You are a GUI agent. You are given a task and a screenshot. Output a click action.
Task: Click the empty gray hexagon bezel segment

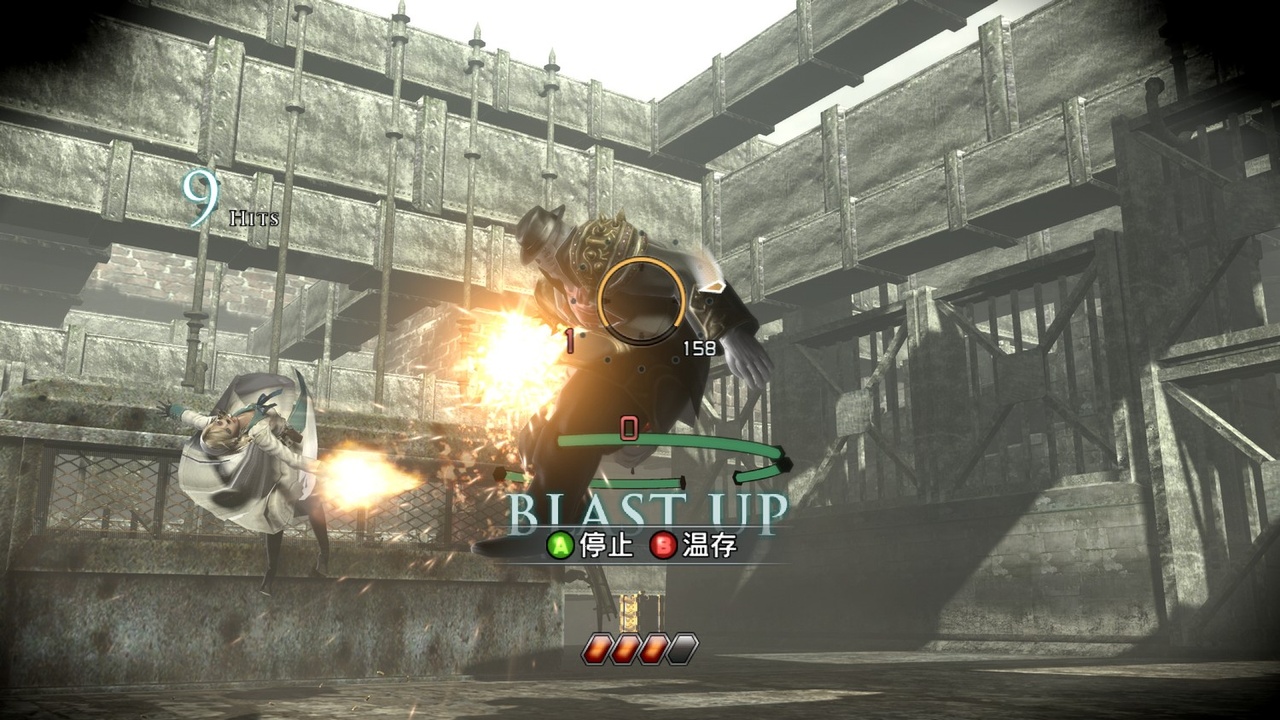[x=683, y=649]
